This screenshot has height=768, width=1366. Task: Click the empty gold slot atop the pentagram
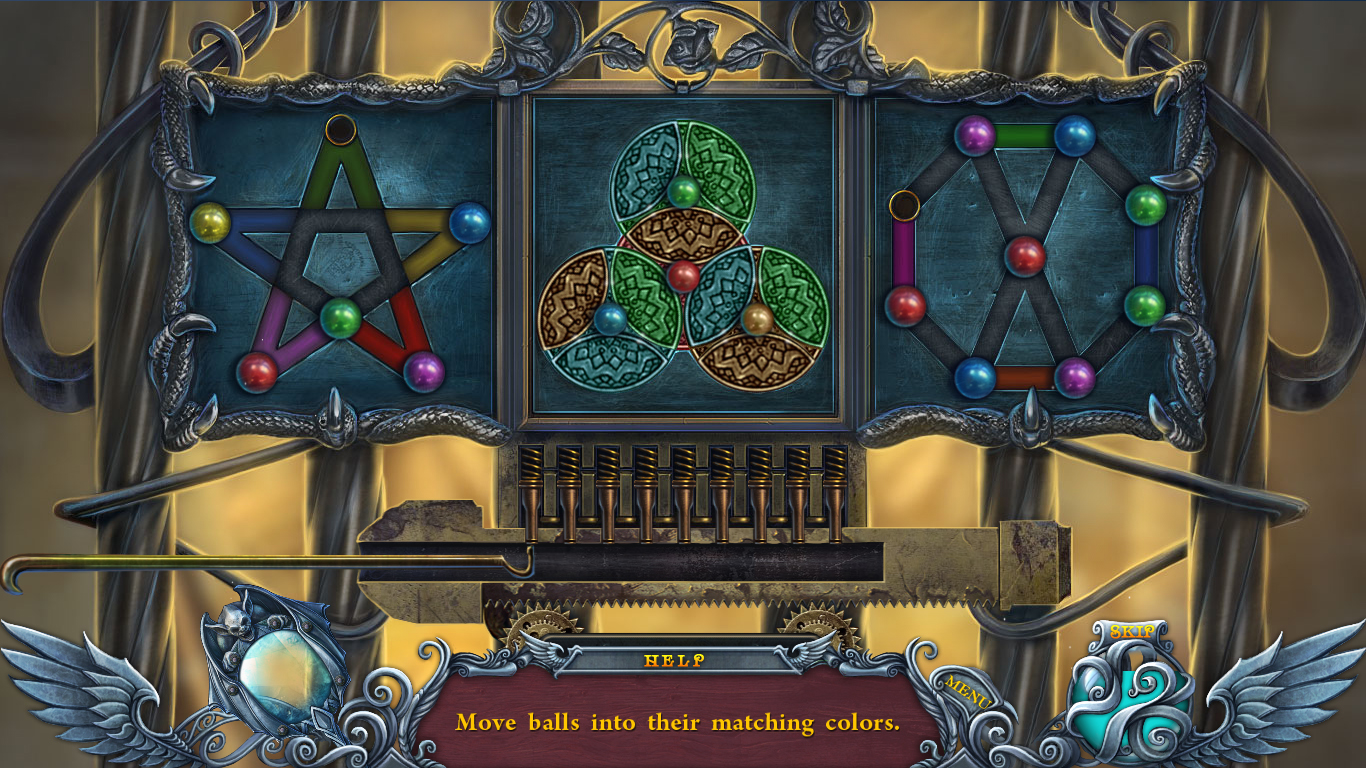pos(339,128)
